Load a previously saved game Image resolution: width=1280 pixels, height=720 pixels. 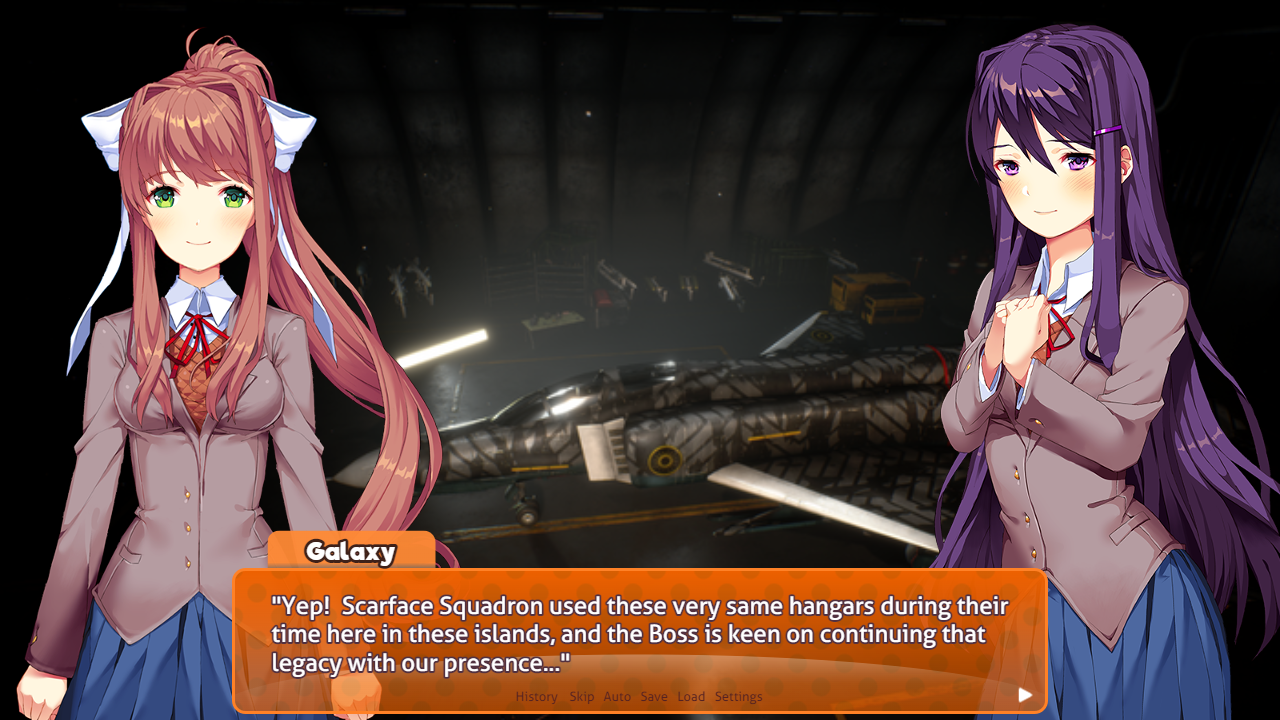tap(691, 696)
